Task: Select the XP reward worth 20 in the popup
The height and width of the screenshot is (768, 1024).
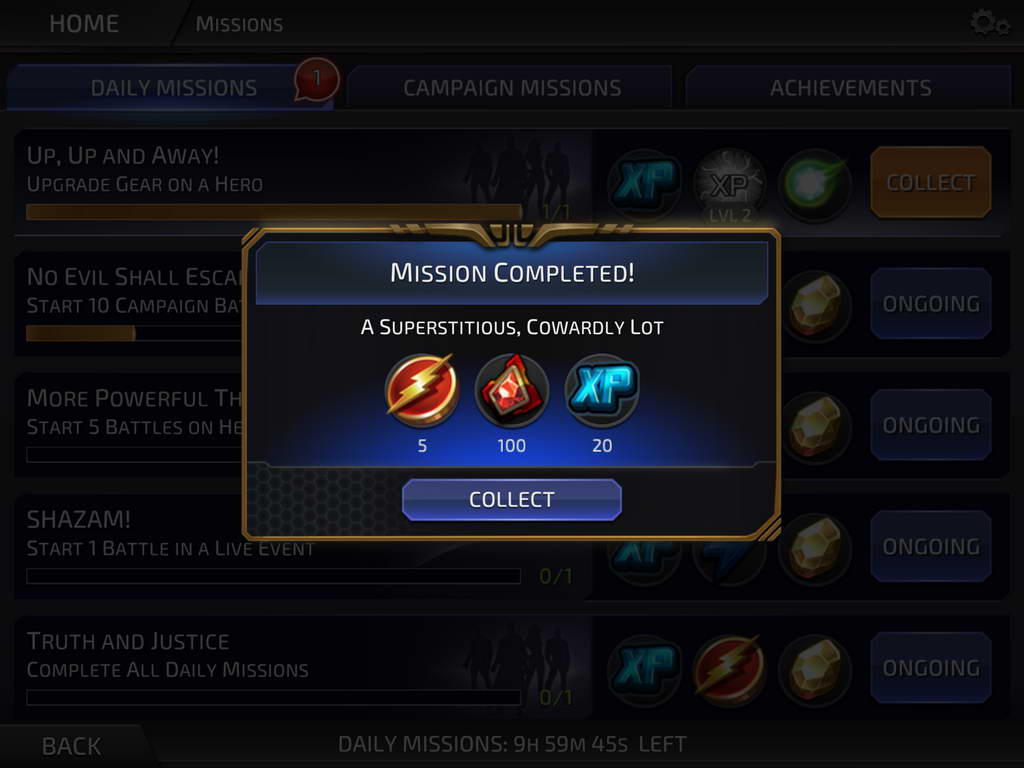Action: (x=601, y=389)
